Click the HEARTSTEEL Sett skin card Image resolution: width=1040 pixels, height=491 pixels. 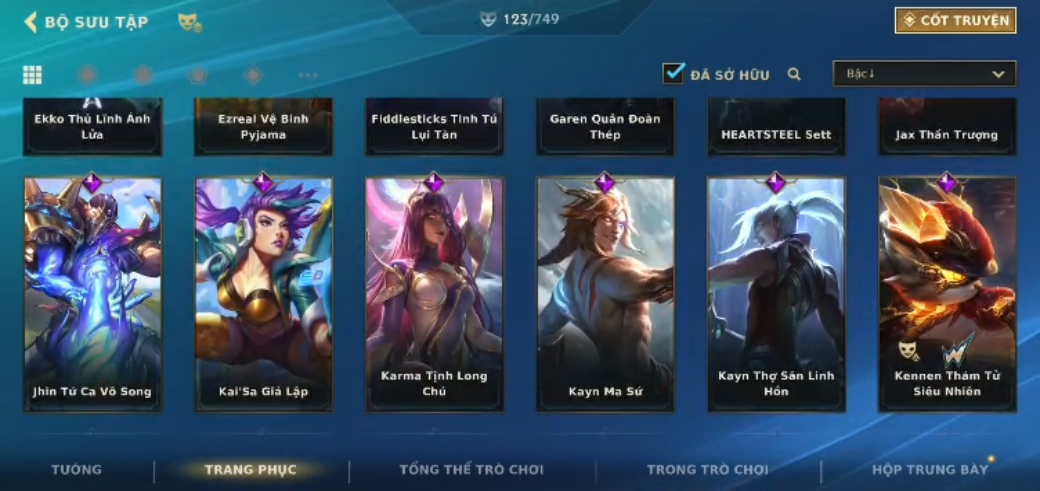[776, 127]
